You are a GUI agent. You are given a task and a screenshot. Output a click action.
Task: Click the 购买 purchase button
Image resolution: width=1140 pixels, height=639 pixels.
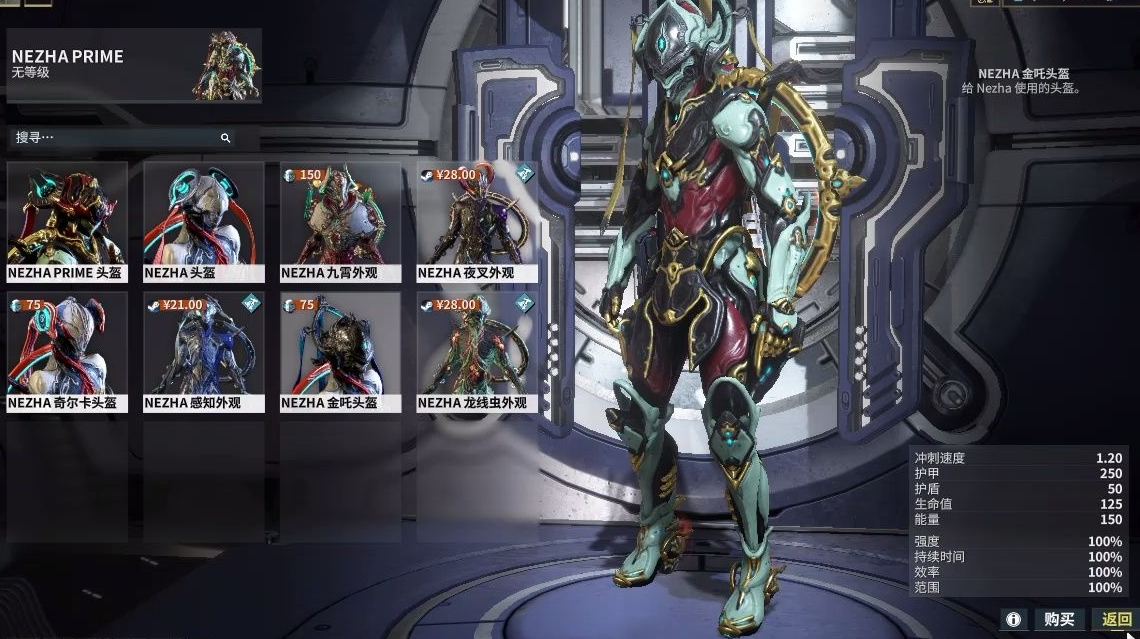1059,620
